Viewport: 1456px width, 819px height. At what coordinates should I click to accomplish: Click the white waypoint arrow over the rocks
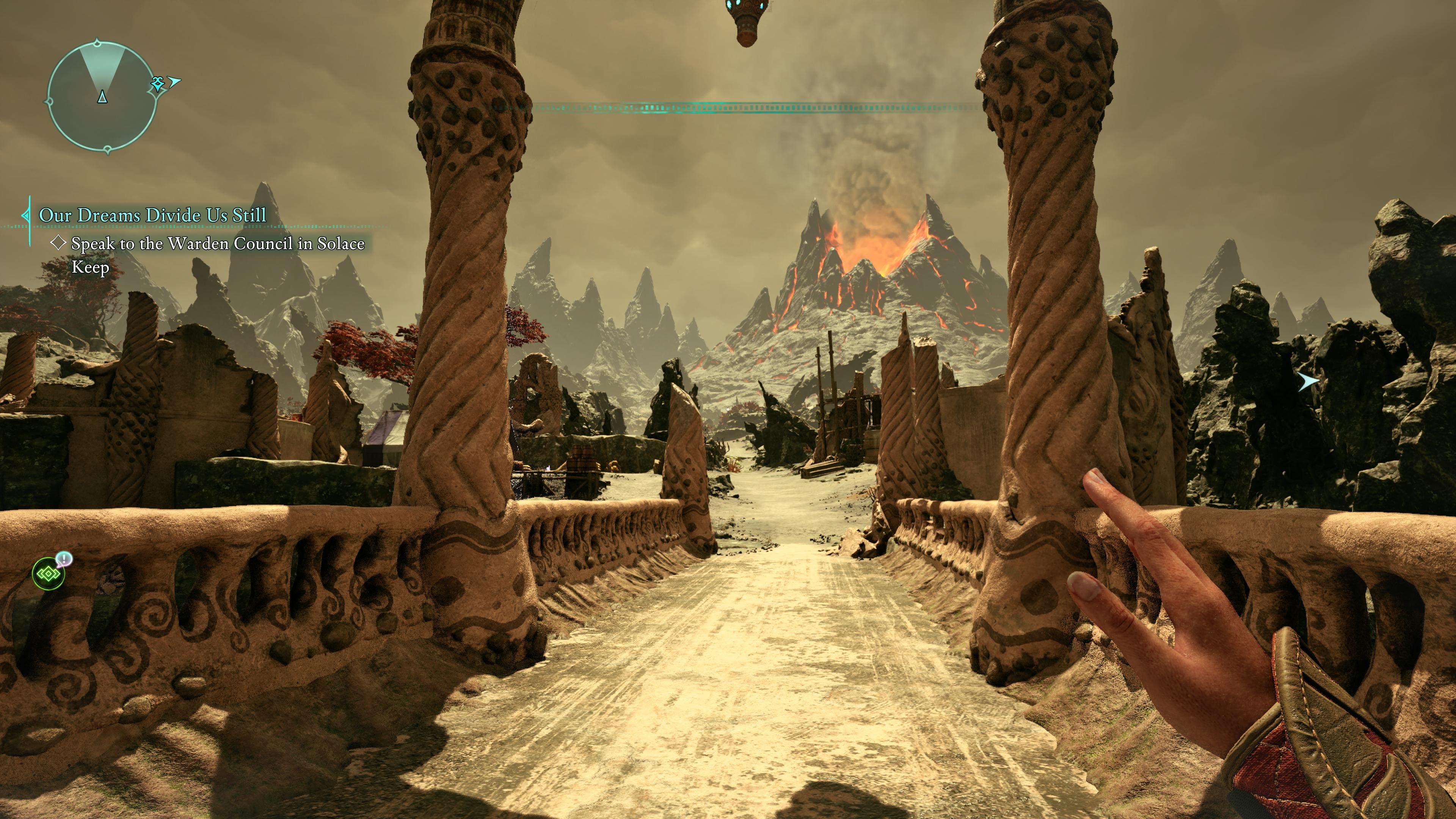click(x=1307, y=382)
